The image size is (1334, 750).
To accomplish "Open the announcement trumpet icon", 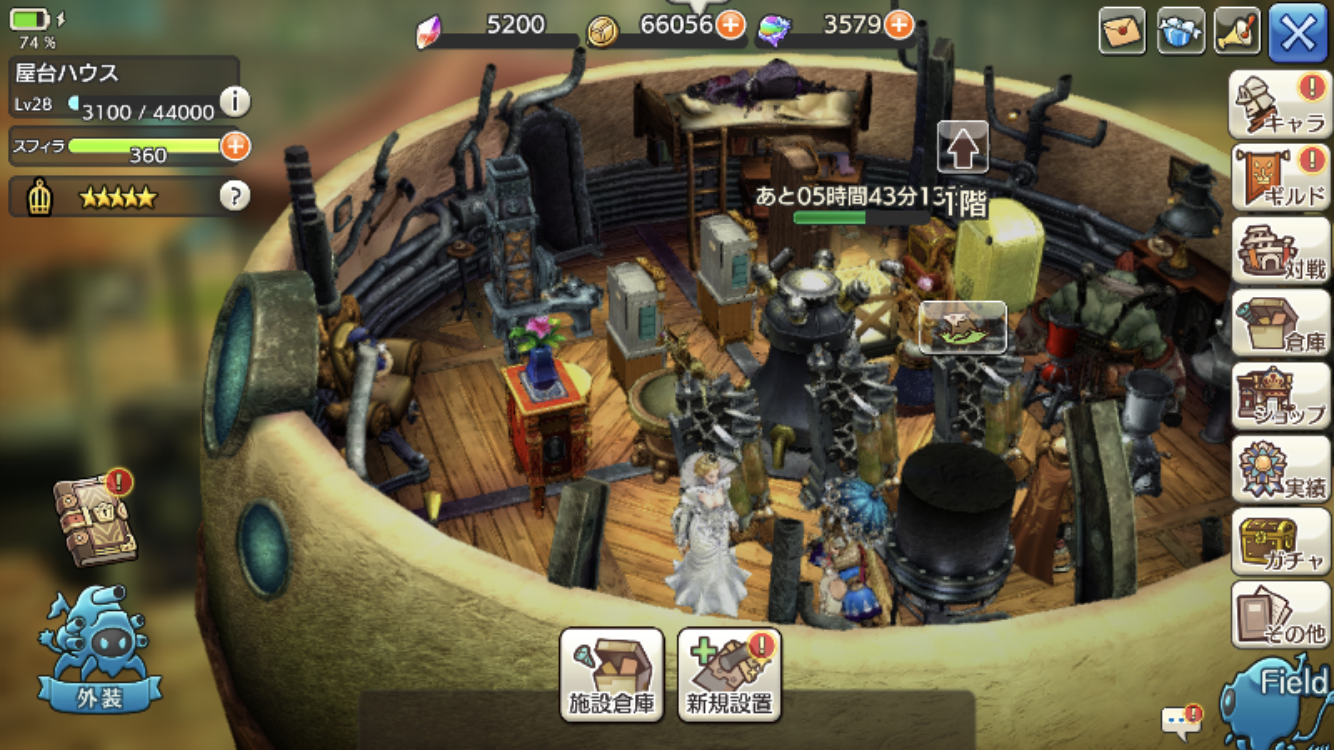I will click(x=1238, y=31).
